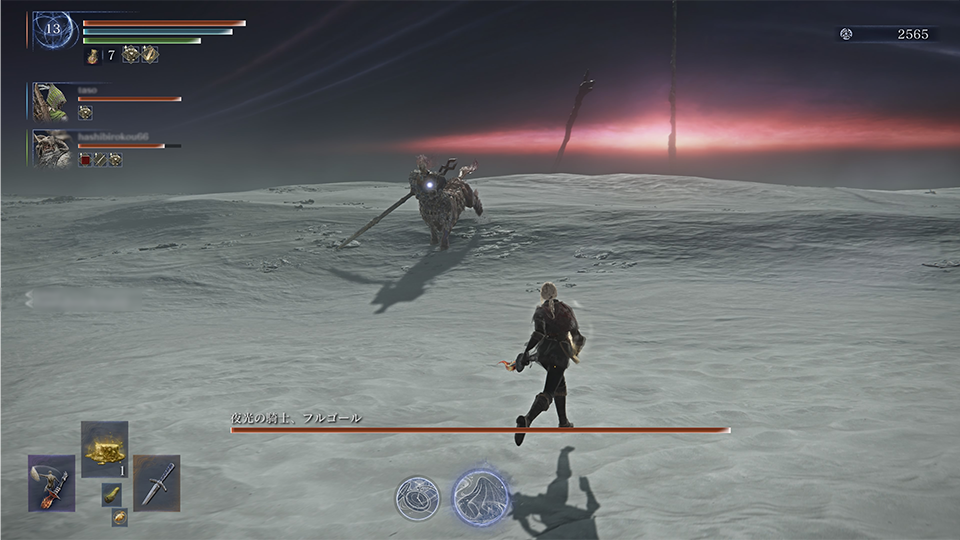Screen dimensions: 960x540
Task: Select the dagger right-hand weapon slot
Action: 156,483
